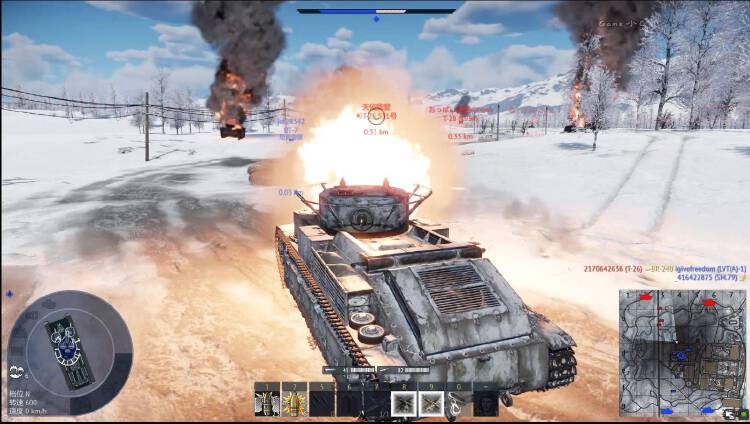Viewport: 750px width, 424px height.
Task: Select the ammo shell in slot 1
Action: pos(266,403)
